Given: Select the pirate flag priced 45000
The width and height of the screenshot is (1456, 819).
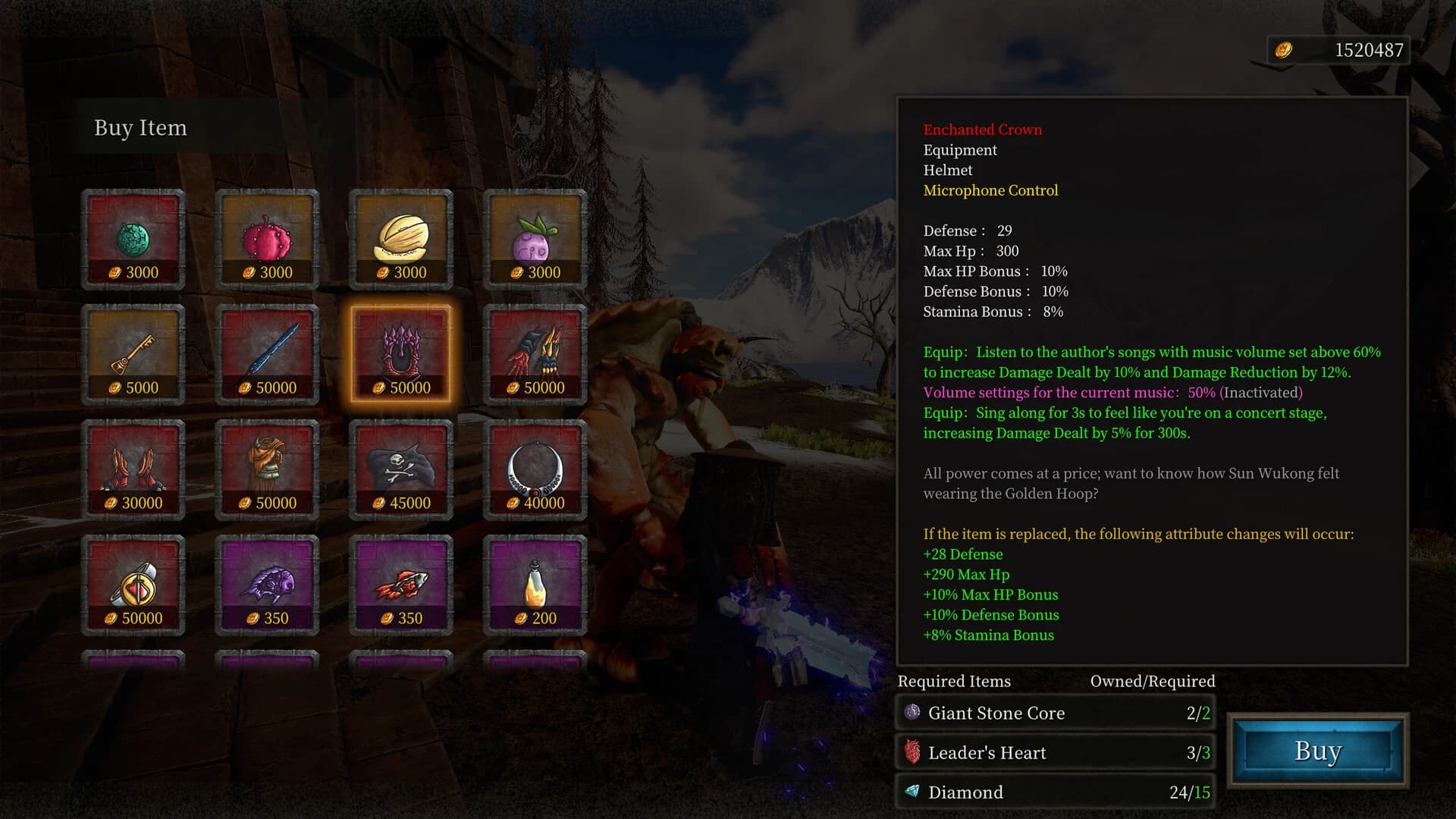Looking at the screenshot, I should [400, 468].
